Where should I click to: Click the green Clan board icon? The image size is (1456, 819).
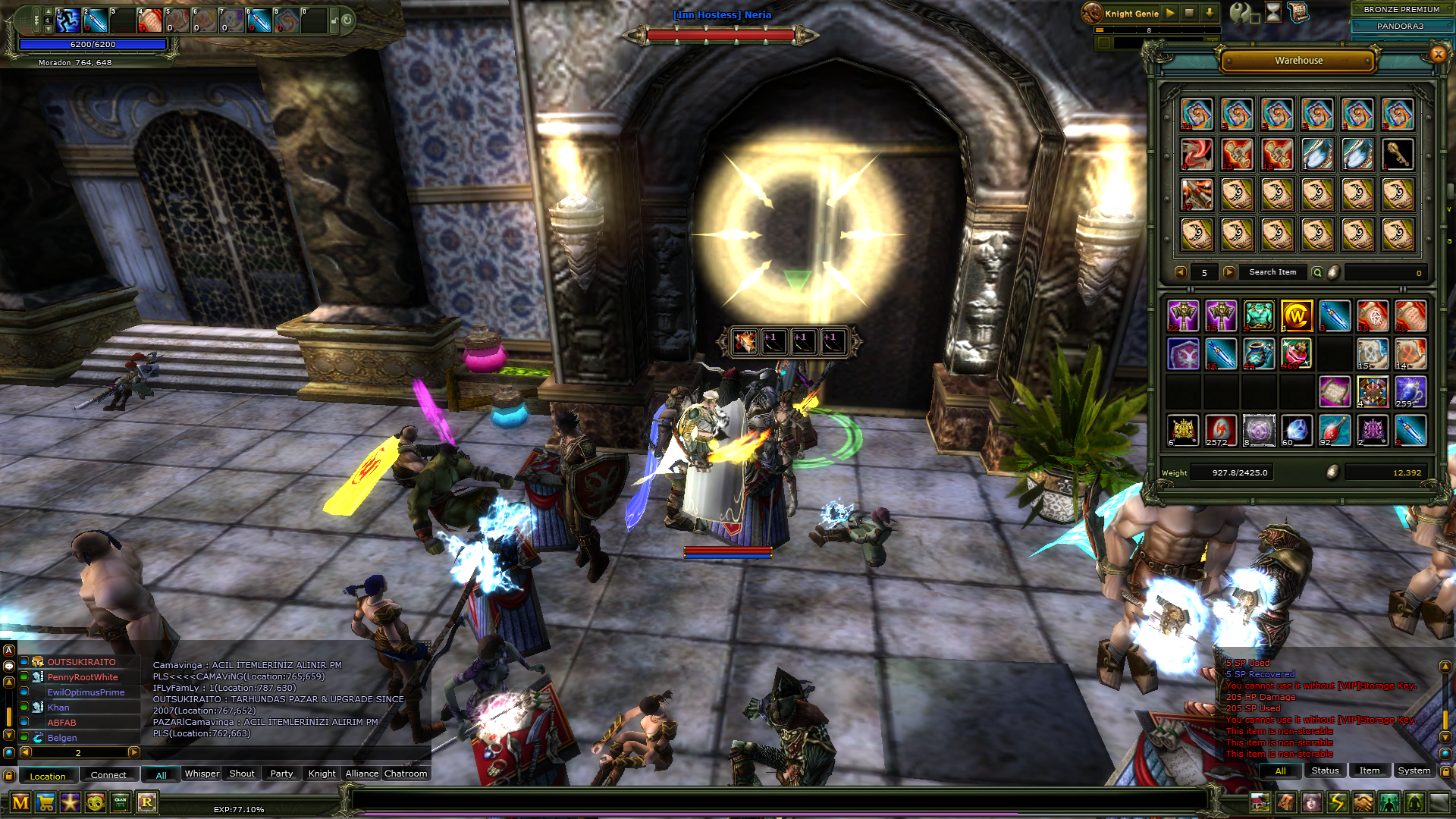click(120, 802)
